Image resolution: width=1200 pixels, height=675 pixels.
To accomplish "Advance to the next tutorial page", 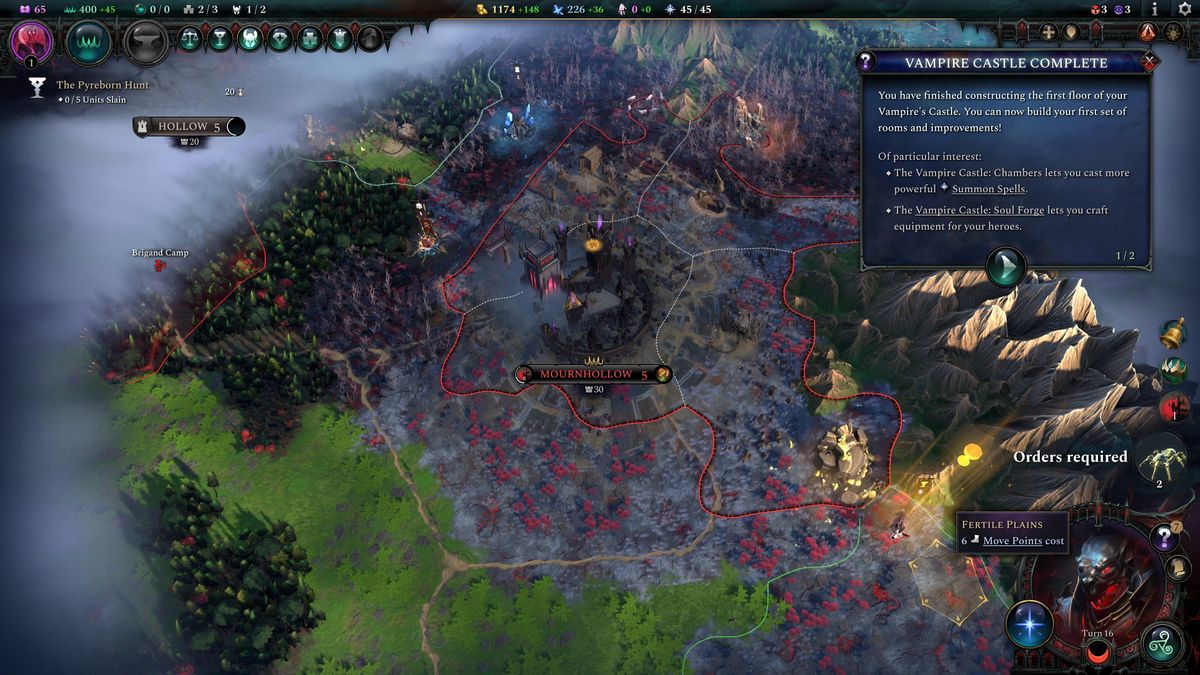I will [1006, 268].
